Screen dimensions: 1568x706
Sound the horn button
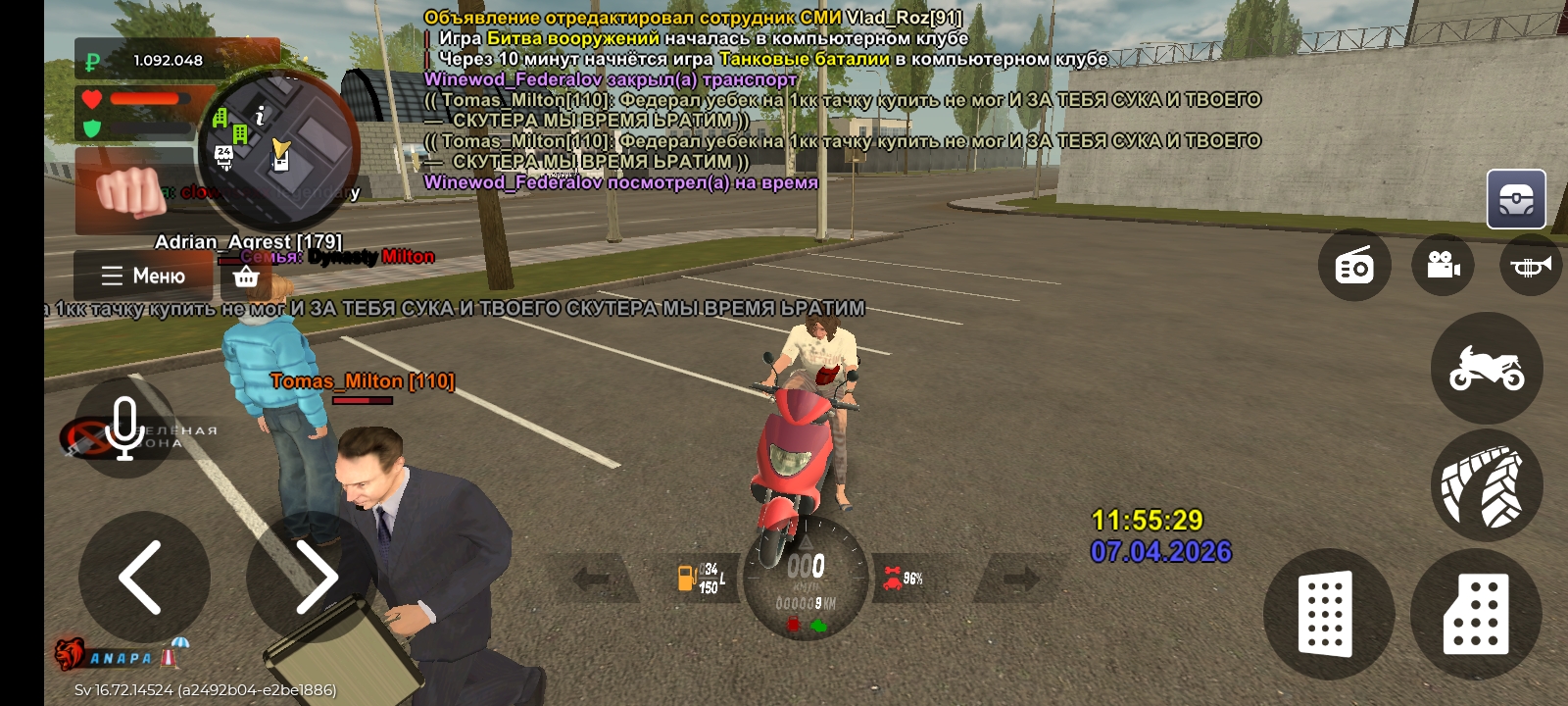1530,265
